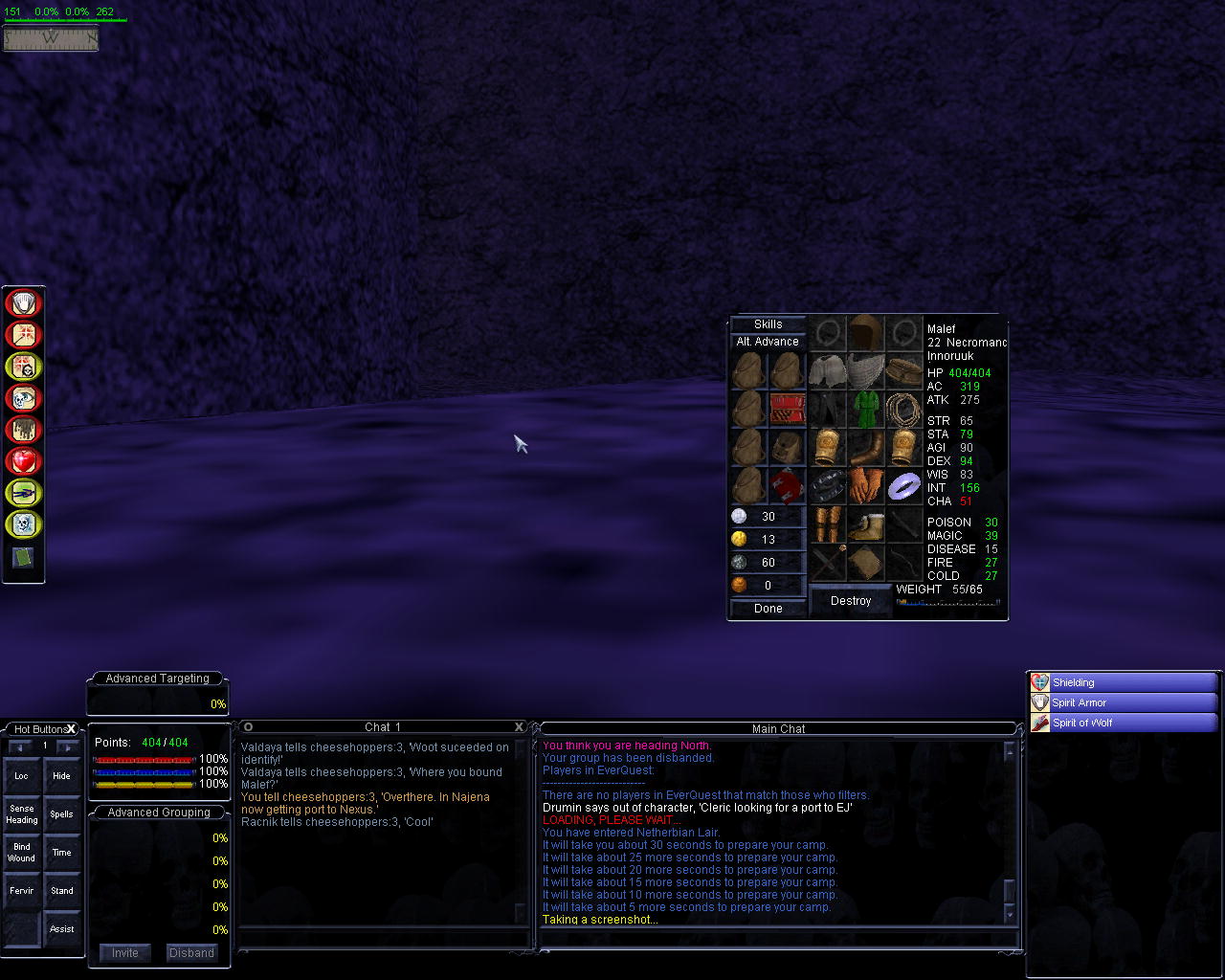This screenshot has height=980, width=1225.
Task: Pick the silver-blue ring equipment slot
Action: [x=903, y=486]
